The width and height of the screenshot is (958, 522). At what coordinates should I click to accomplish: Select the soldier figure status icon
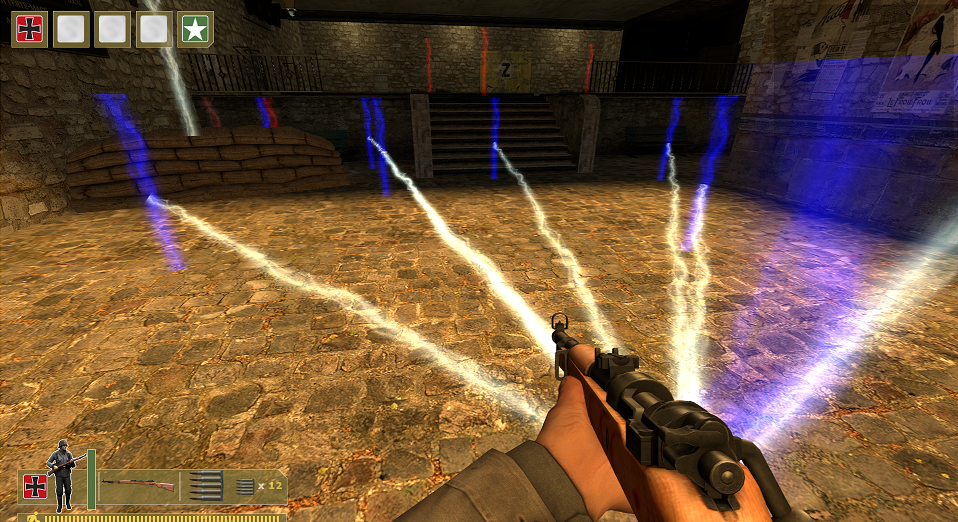click(x=64, y=478)
